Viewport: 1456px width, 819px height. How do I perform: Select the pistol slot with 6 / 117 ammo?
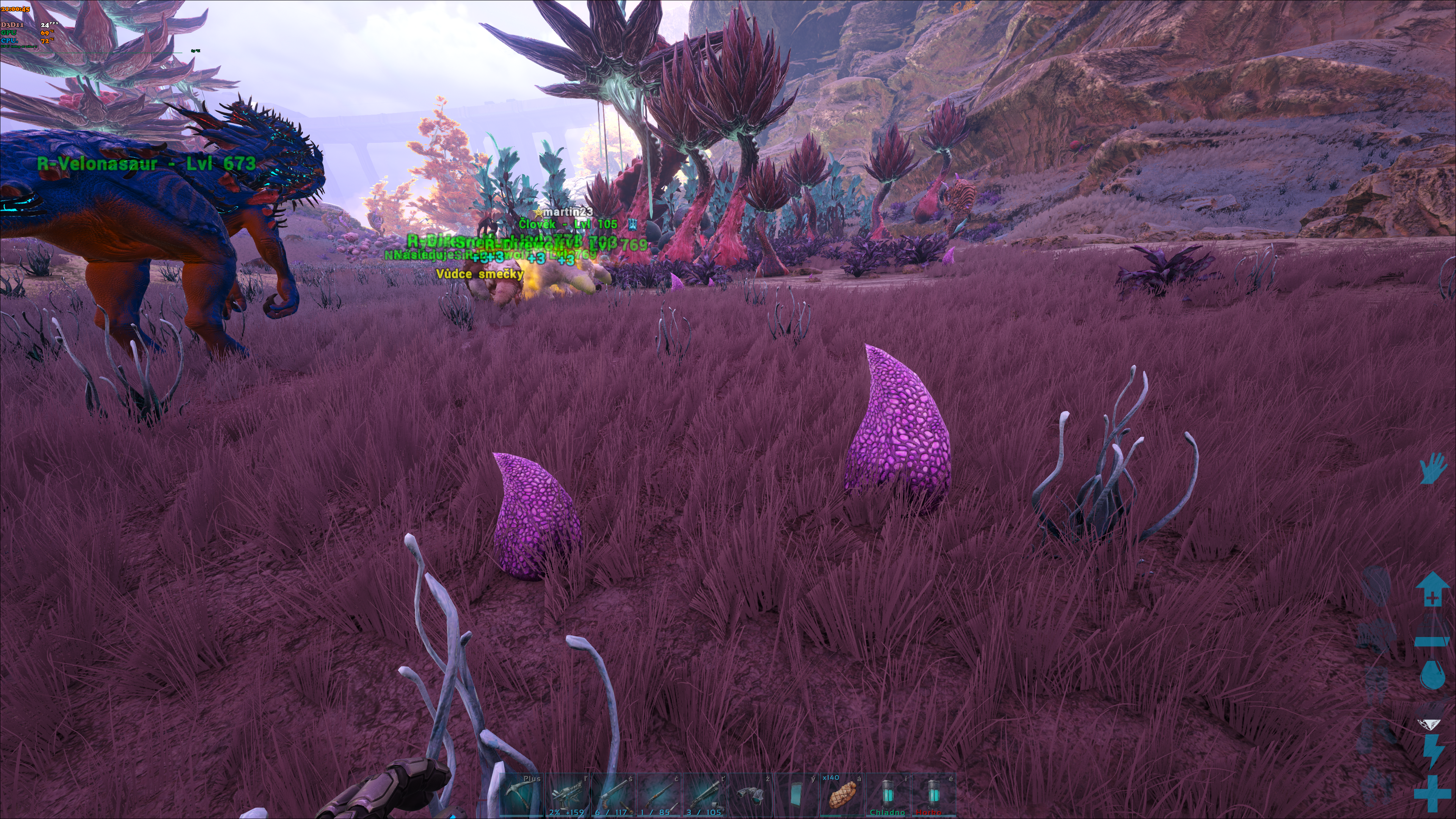click(613, 795)
